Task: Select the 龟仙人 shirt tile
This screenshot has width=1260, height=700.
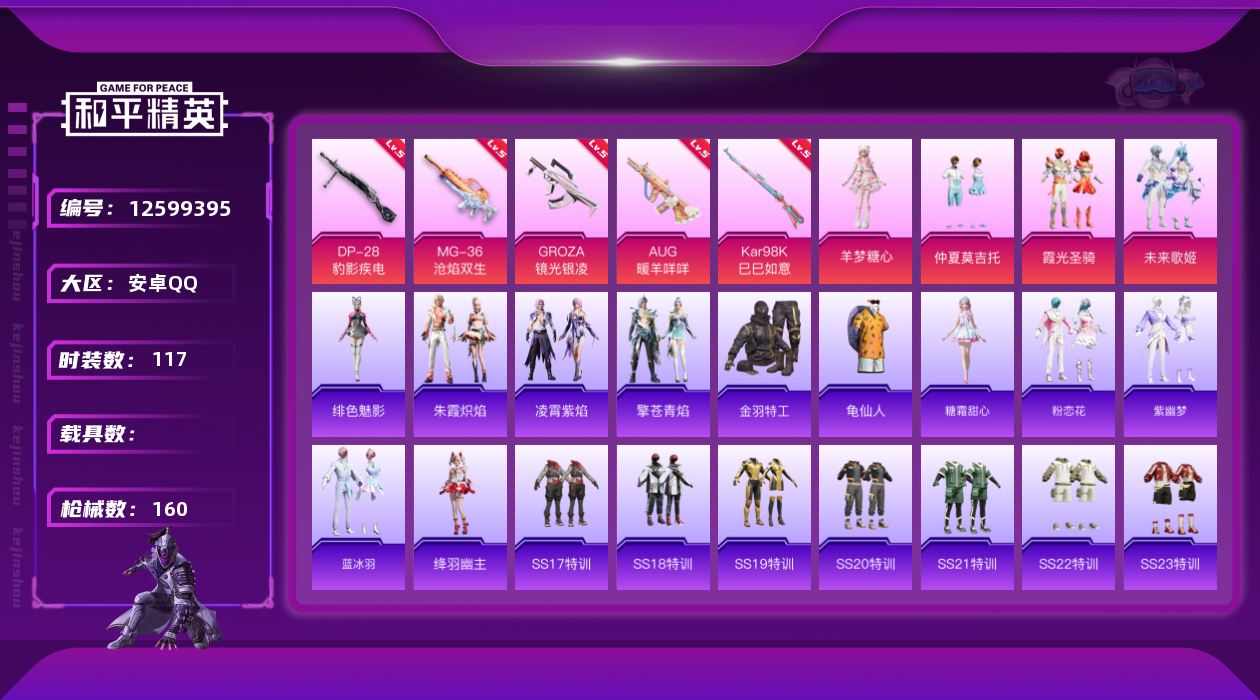Action: tap(865, 364)
